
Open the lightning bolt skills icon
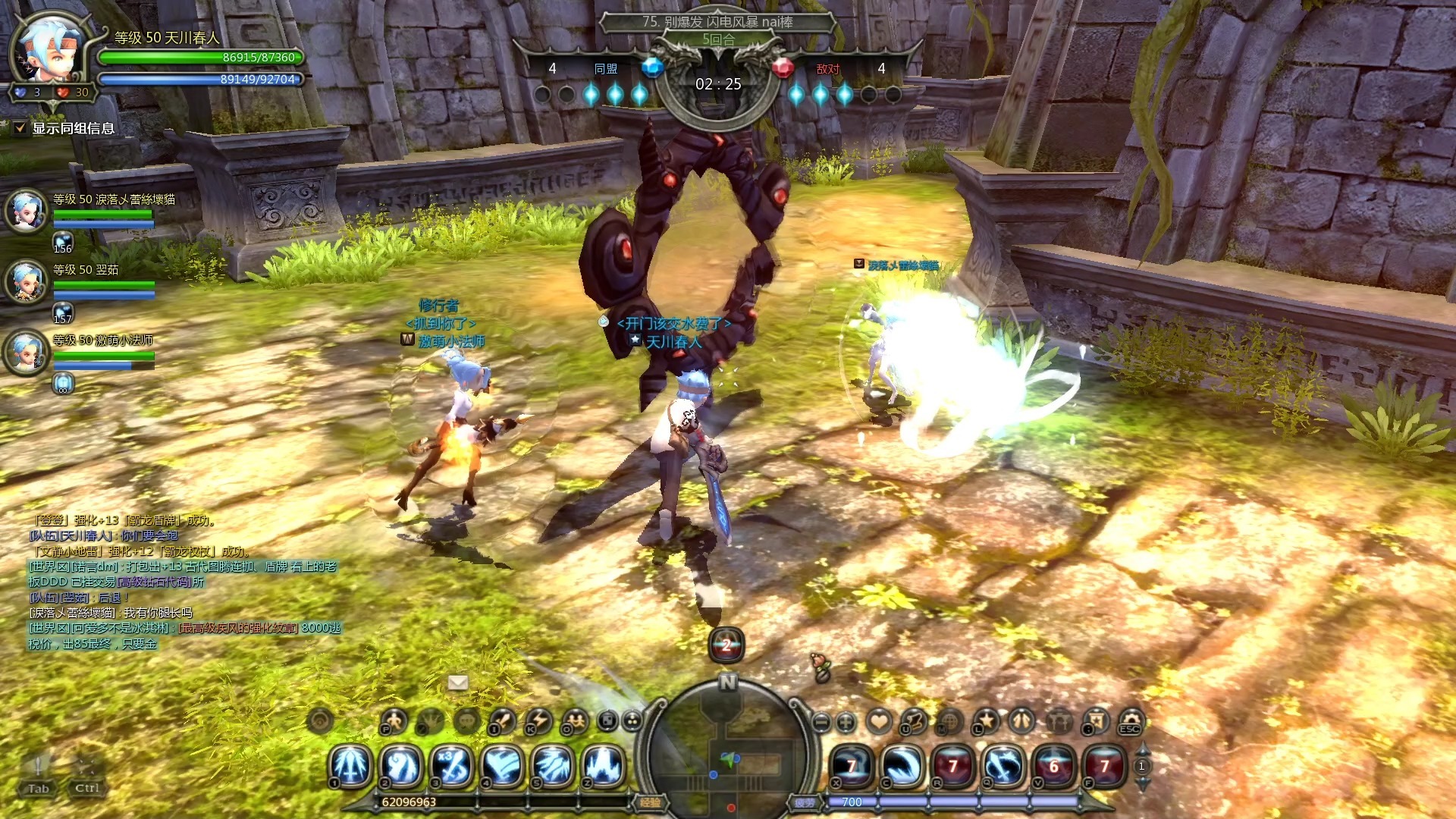click(x=539, y=721)
